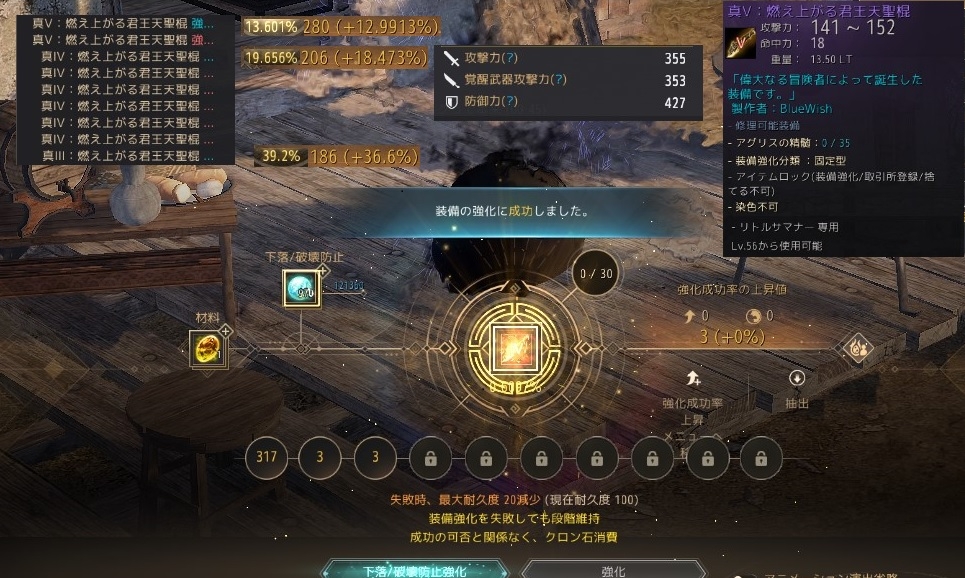Open the 覚醒武器攻撃力 help question mark
This screenshot has width=965, height=578.
pyautogui.click(x=559, y=80)
